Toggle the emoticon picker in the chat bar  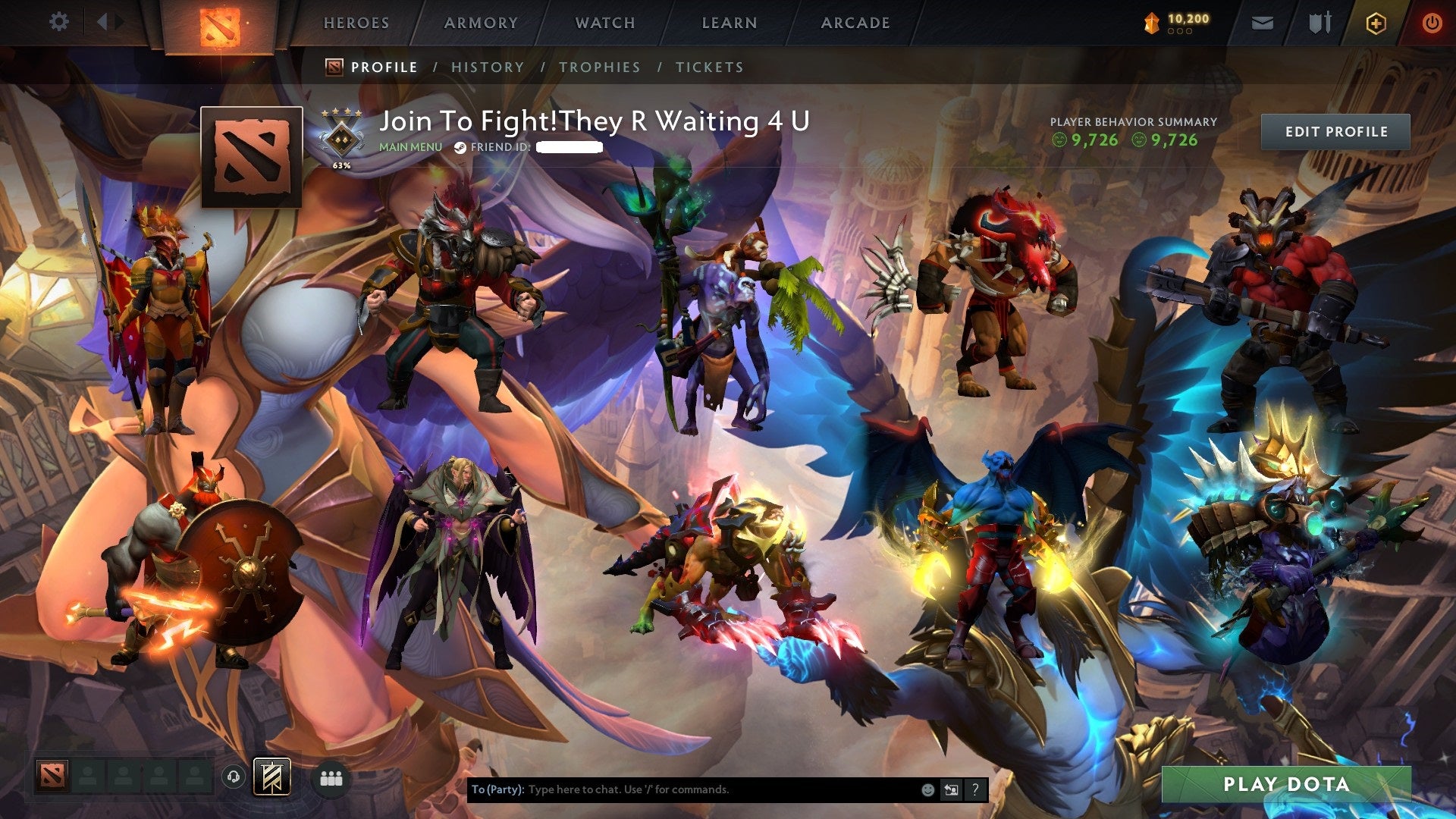point(927,789)
